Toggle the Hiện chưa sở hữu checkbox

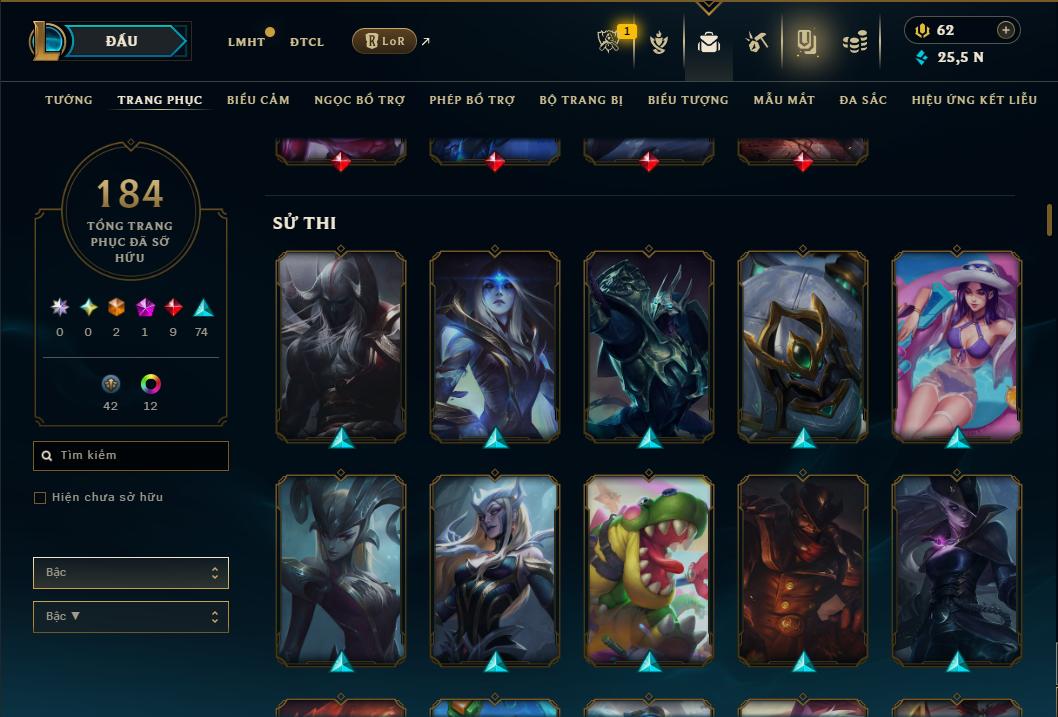click(x=40, y=498)
